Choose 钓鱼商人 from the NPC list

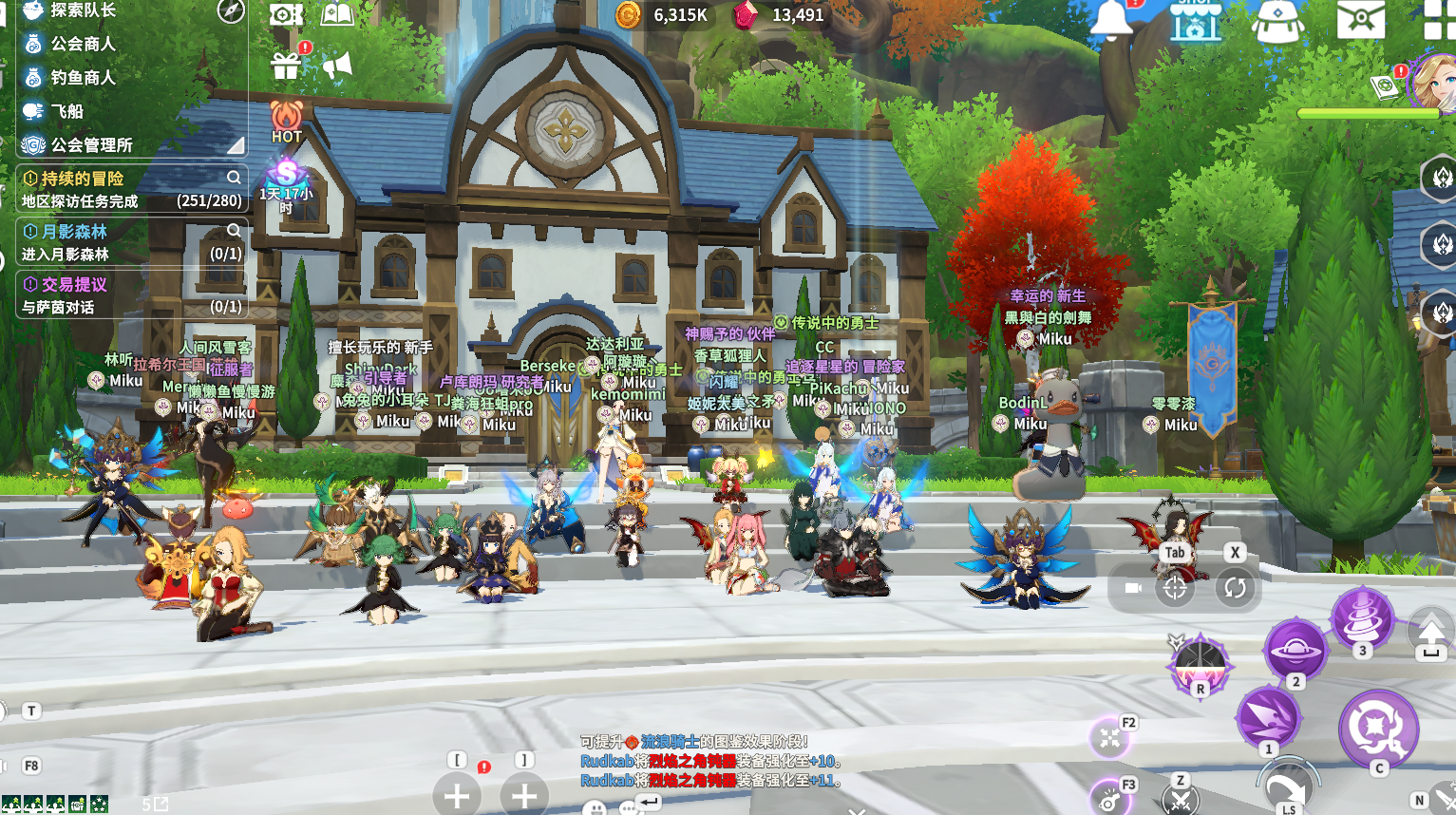(83, 77)
